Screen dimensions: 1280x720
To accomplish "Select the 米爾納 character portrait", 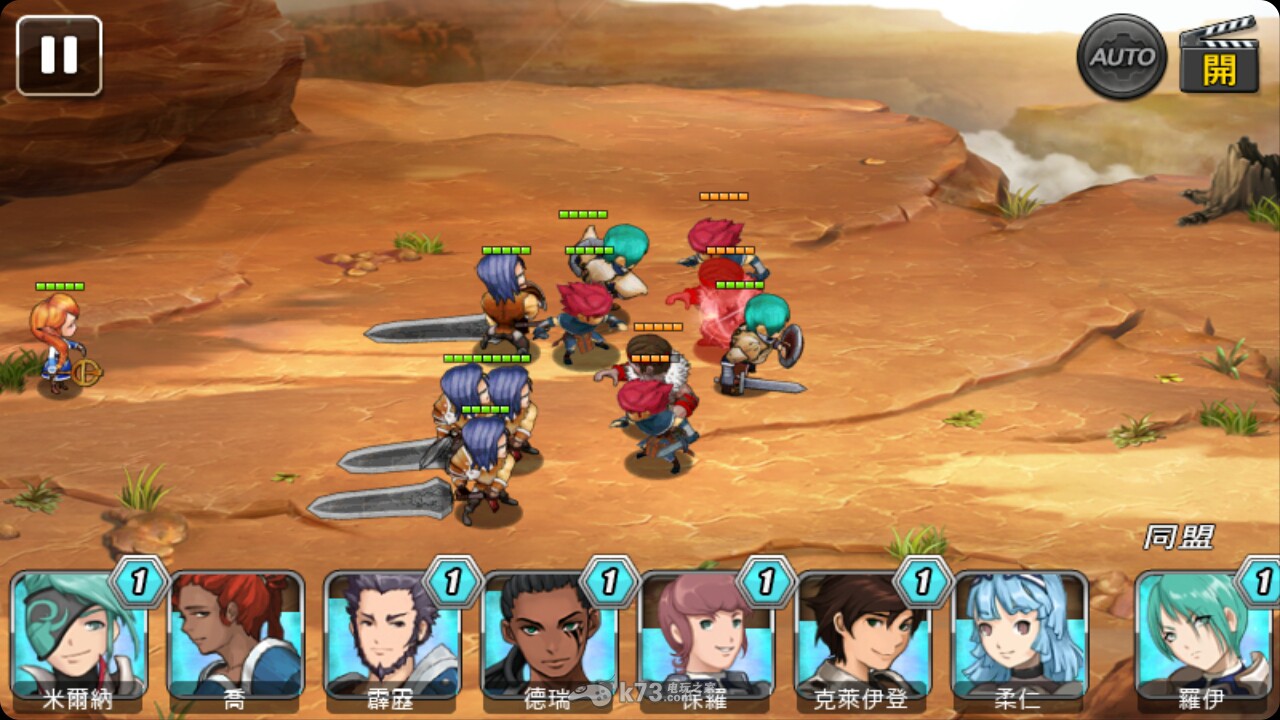I will 78,635.
